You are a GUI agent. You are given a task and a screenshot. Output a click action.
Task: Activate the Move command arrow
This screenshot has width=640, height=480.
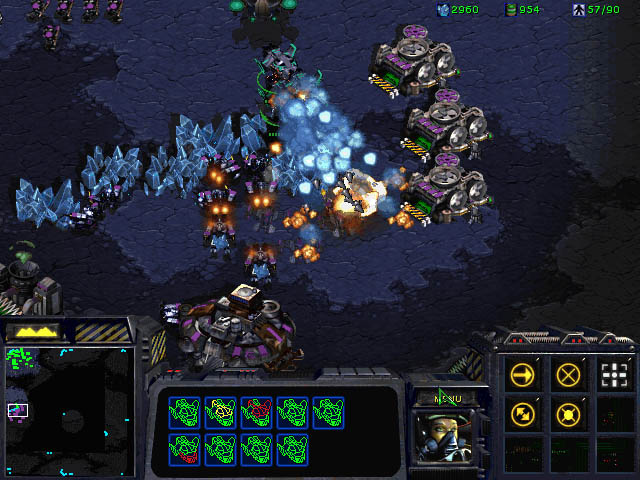[x=522, y=376]
